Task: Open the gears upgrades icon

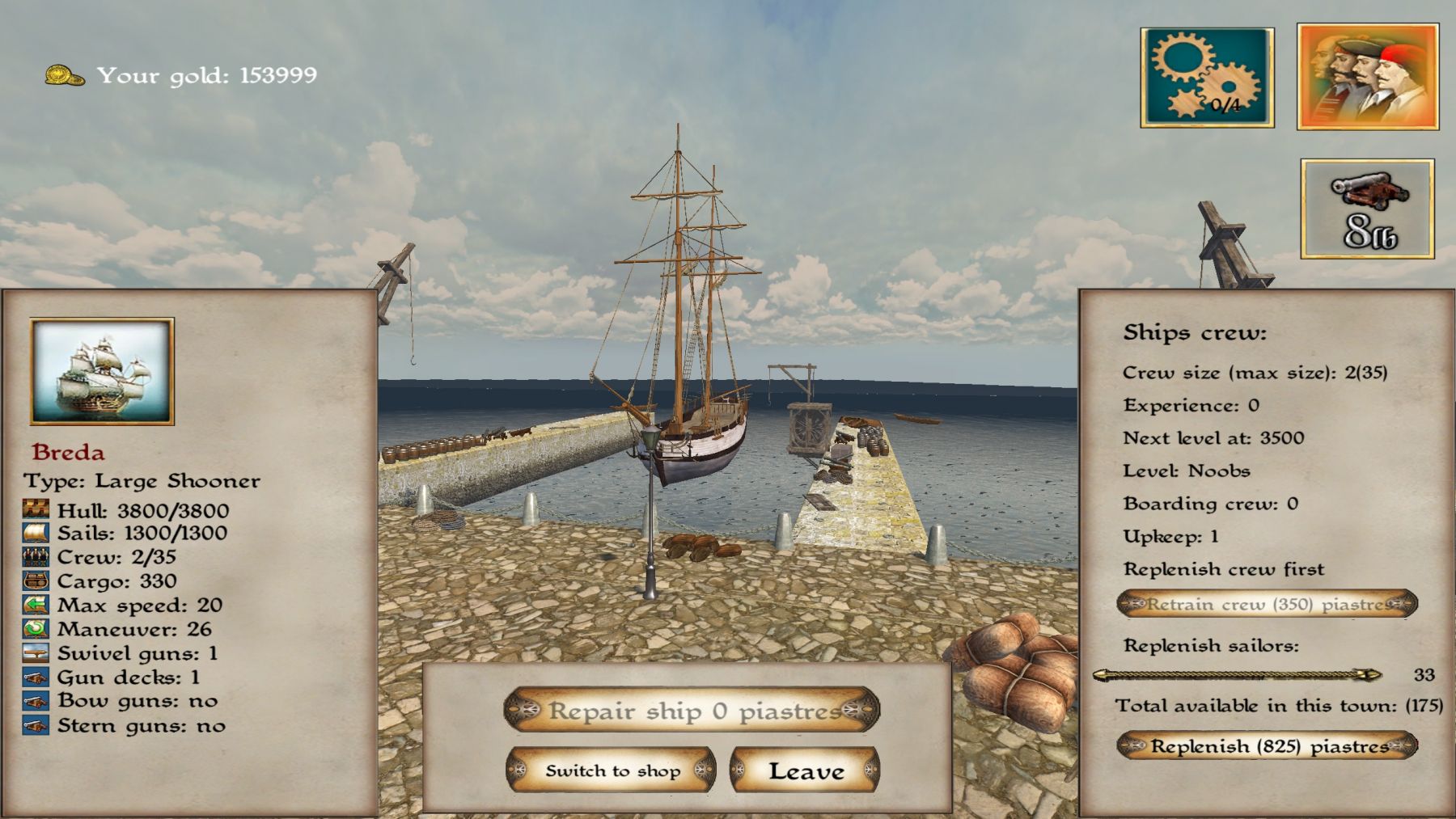Action: [1207, 78]
